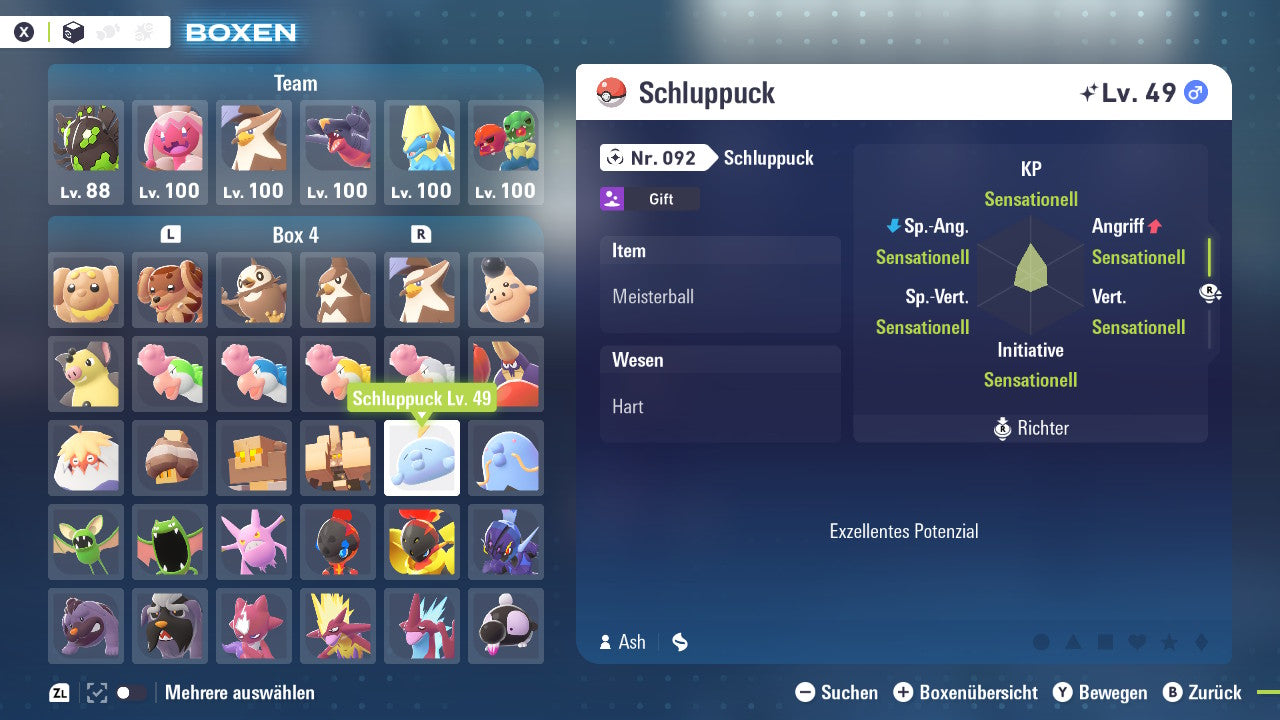
Task: Select the Box 4 header
Action: click(x=295, y=234)
